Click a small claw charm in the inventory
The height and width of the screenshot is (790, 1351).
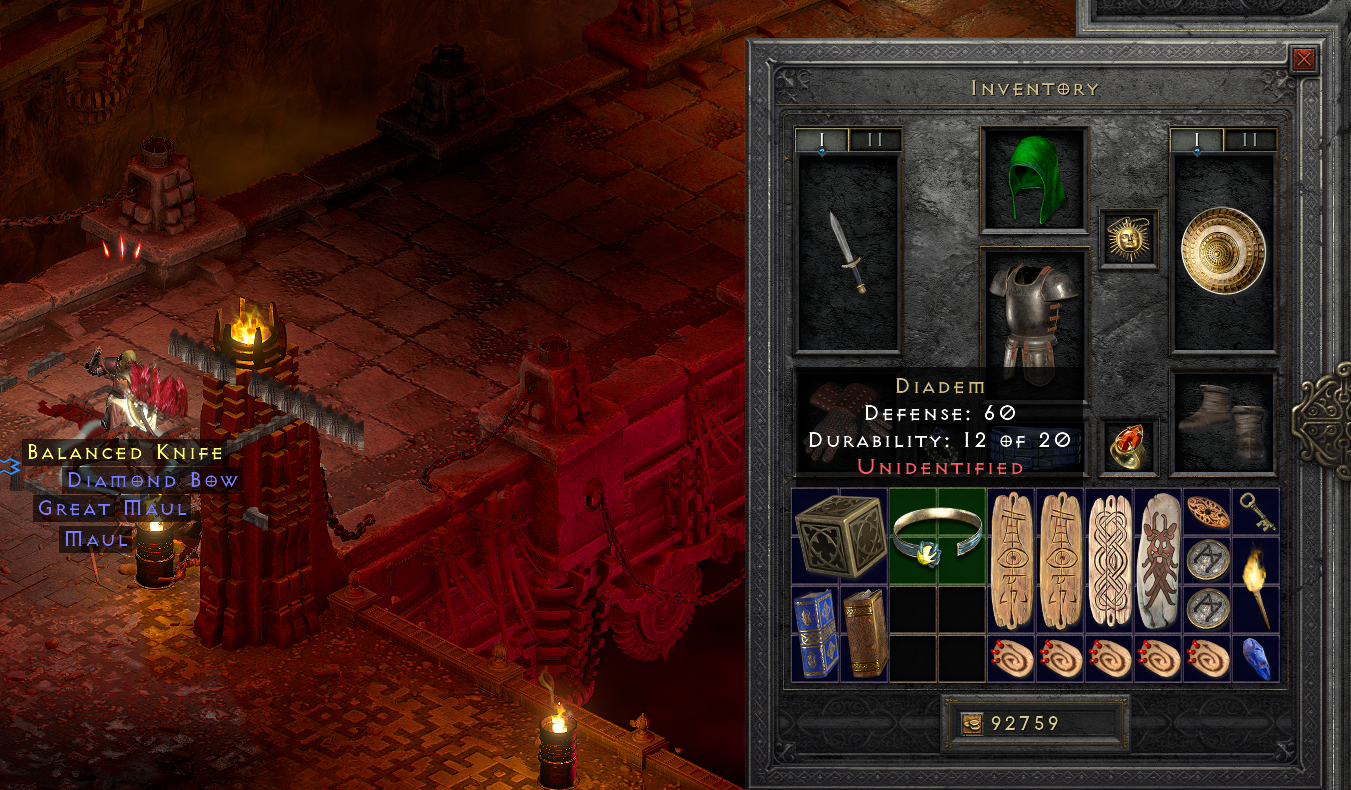coord(1011,660)
